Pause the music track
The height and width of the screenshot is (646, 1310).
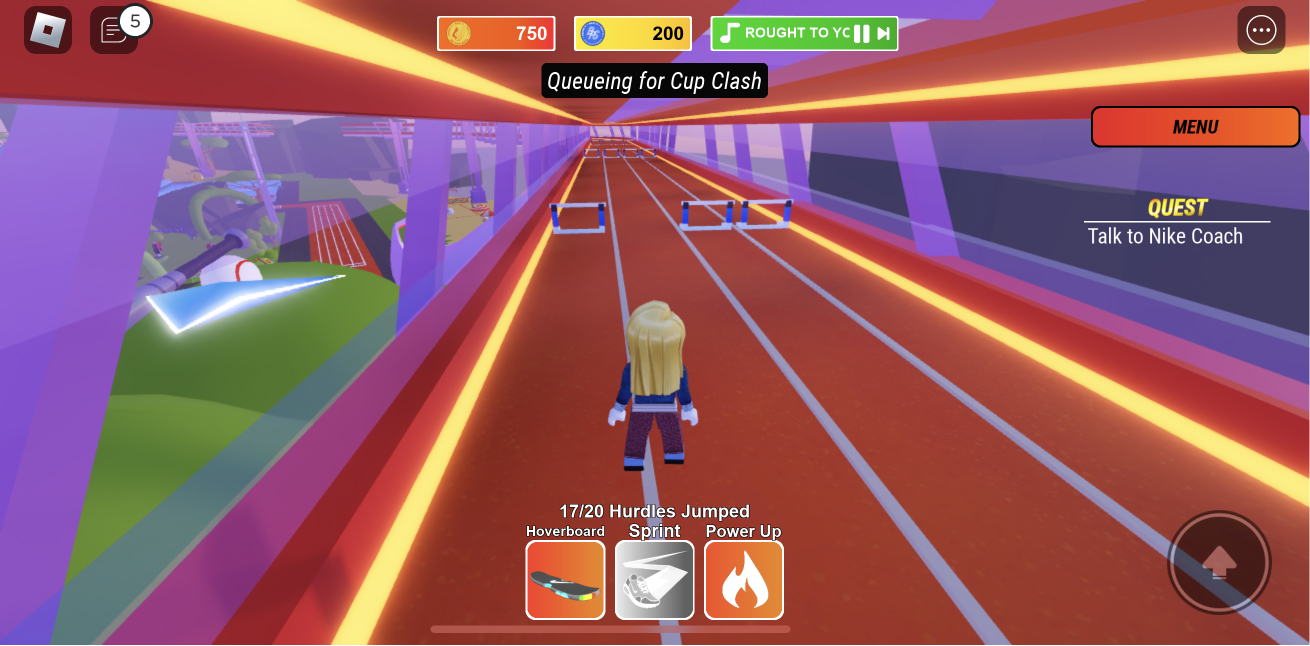861,33
